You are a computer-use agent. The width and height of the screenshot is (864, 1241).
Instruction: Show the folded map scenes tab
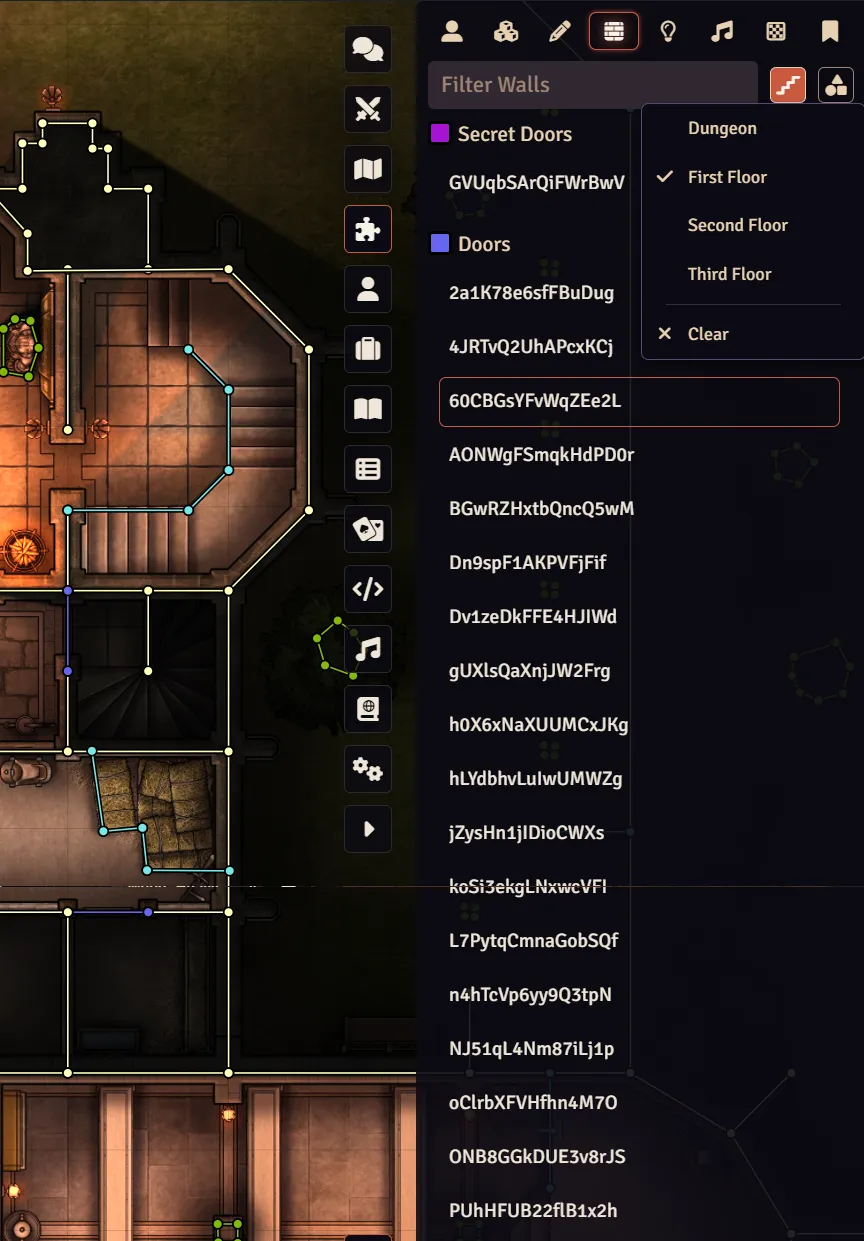point(368,169)
